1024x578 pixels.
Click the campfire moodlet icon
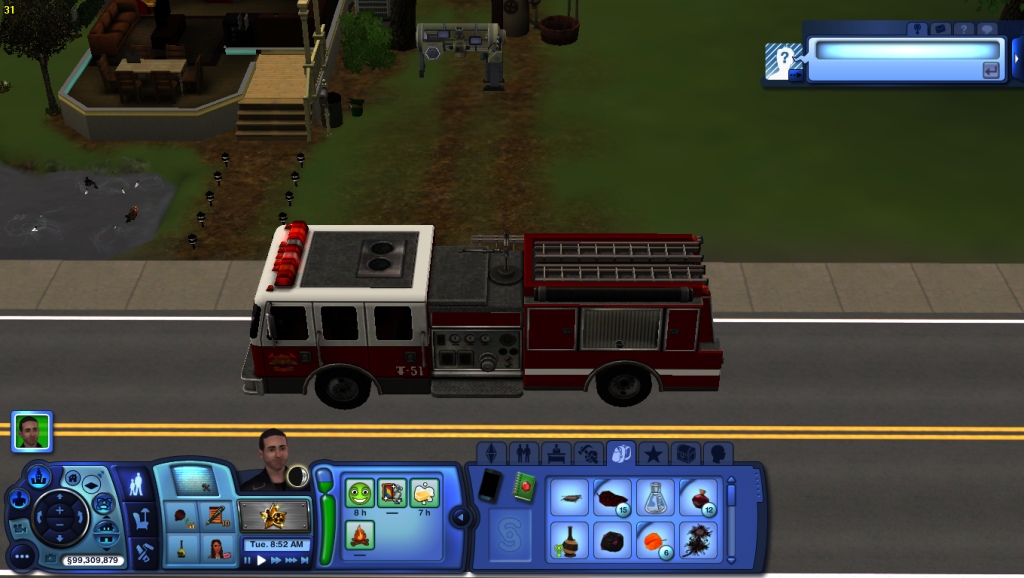click(x=360, y=535)
